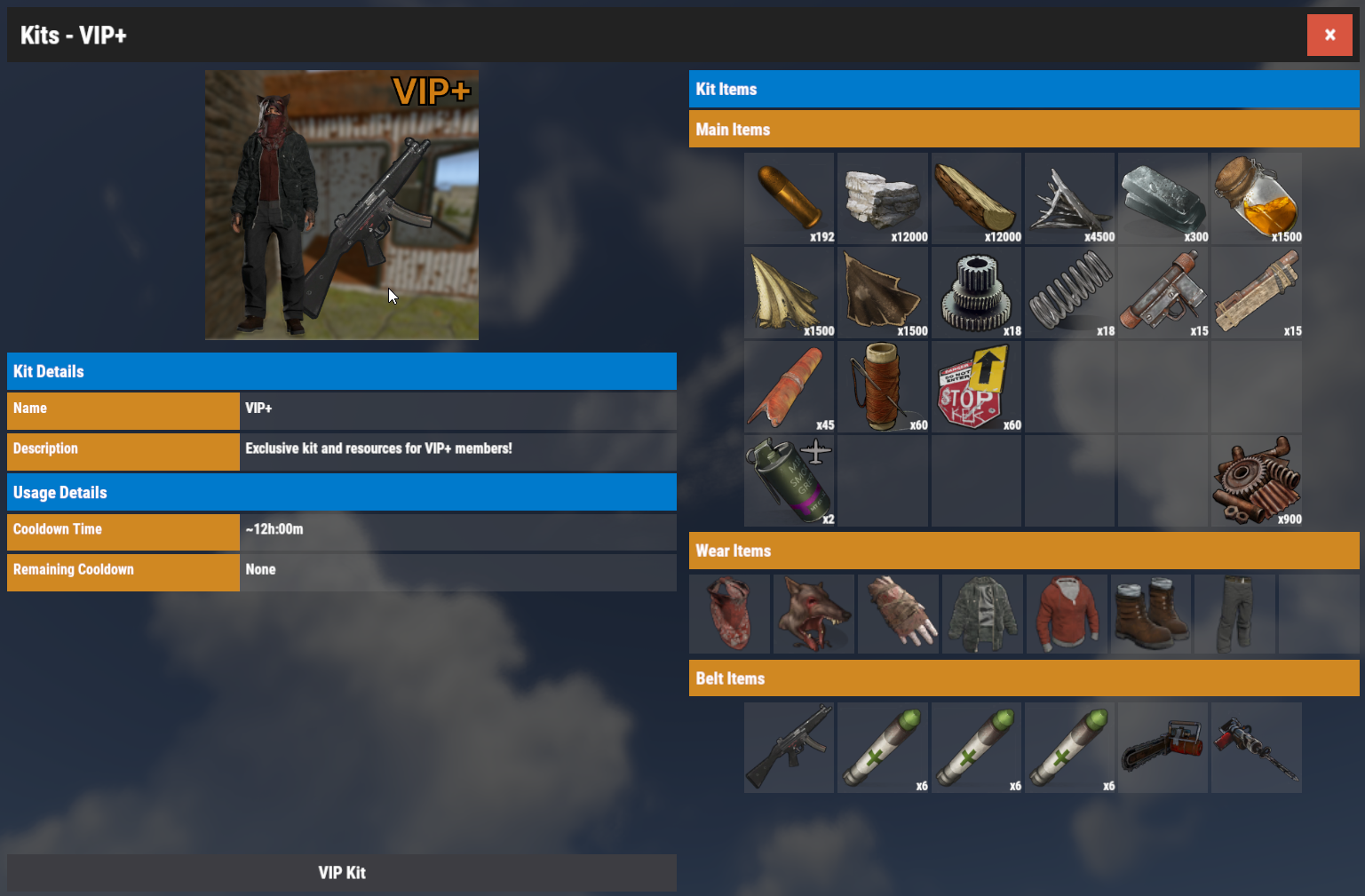This screenshot has width=1365, height=896.
Task: Click the stones item showing x12000
Action: point(883,198)
